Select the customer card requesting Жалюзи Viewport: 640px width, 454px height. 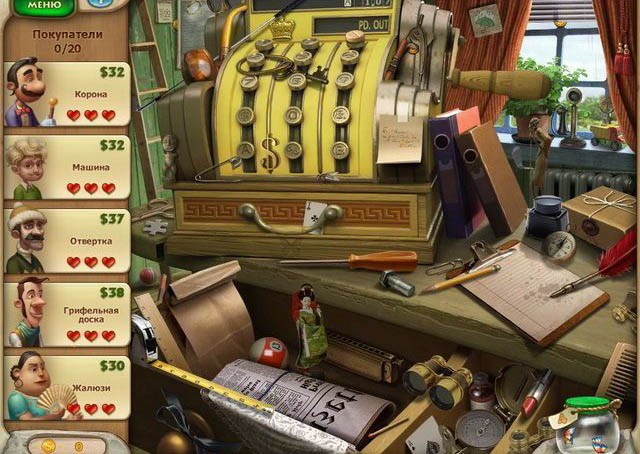pyautogui.click(x=68, y=387)
